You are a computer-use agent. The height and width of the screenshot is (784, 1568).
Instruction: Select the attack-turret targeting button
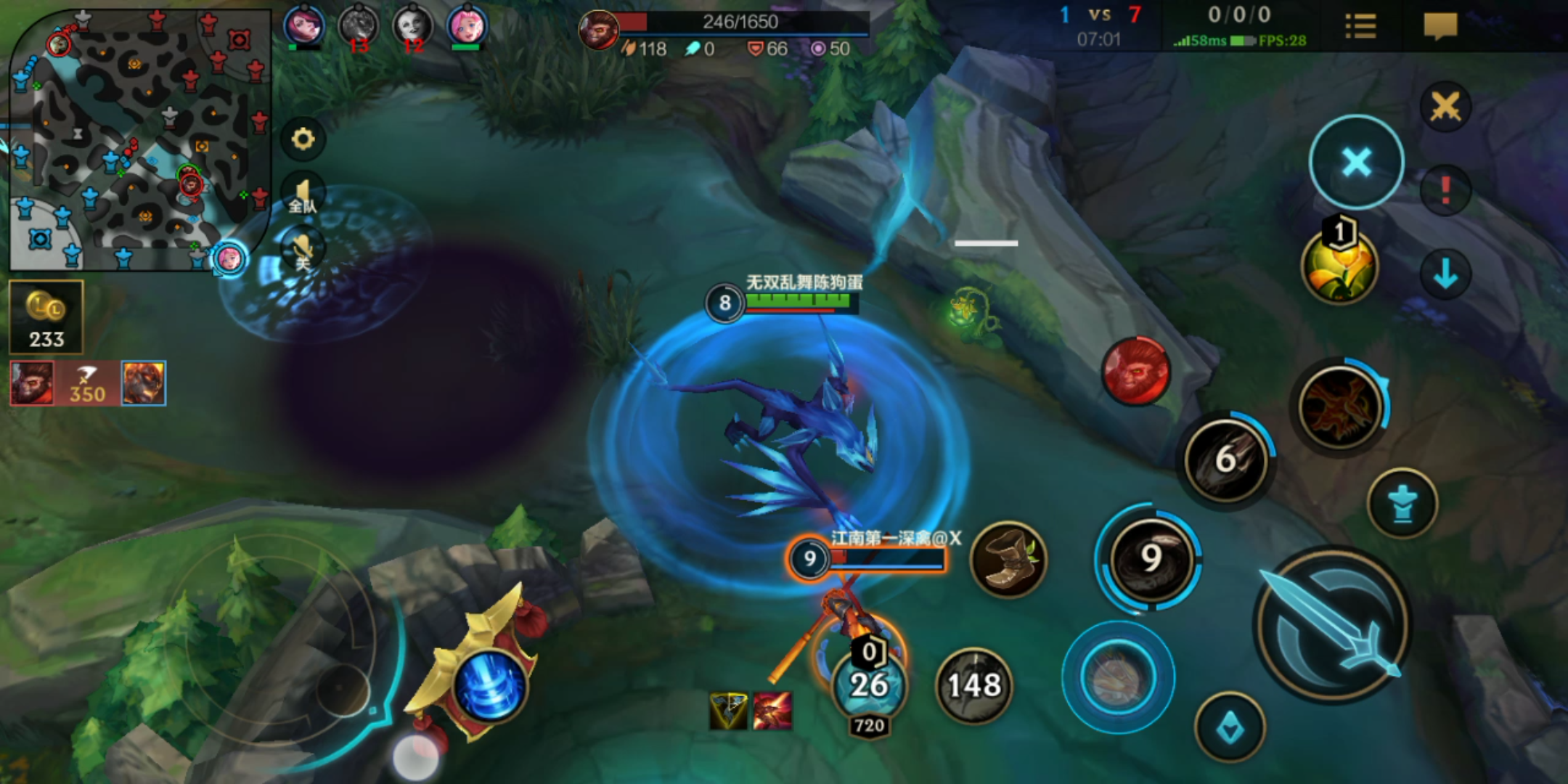click(1402, 503)
